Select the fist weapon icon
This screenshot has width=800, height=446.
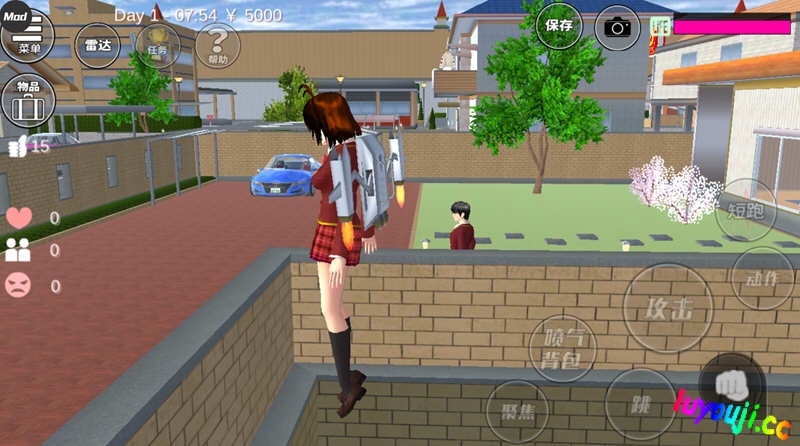(732, 383)
